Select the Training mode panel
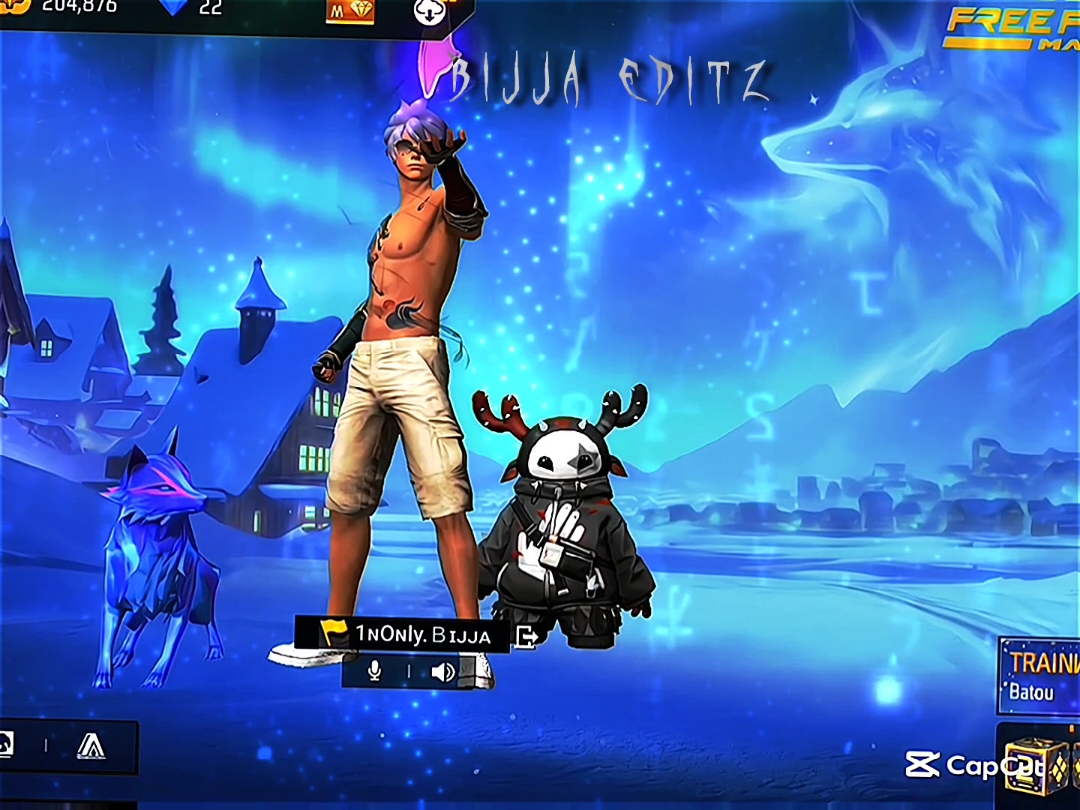 1040,675
